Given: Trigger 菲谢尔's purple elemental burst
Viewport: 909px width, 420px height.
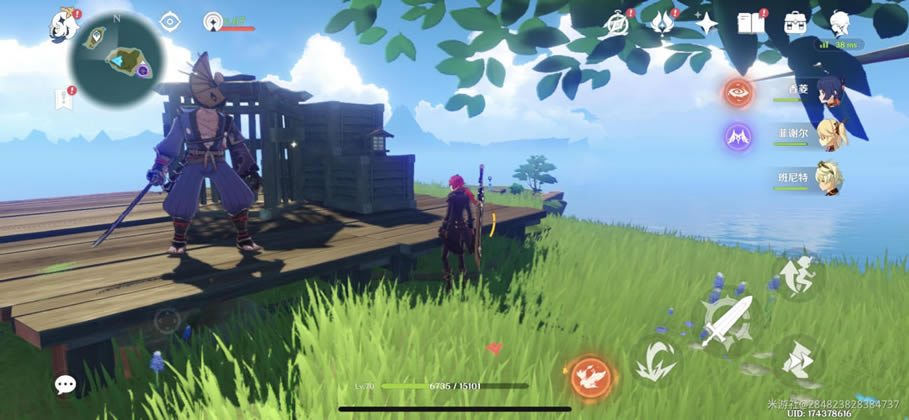Looking at the screenshot, I should (x=738, y=137).
